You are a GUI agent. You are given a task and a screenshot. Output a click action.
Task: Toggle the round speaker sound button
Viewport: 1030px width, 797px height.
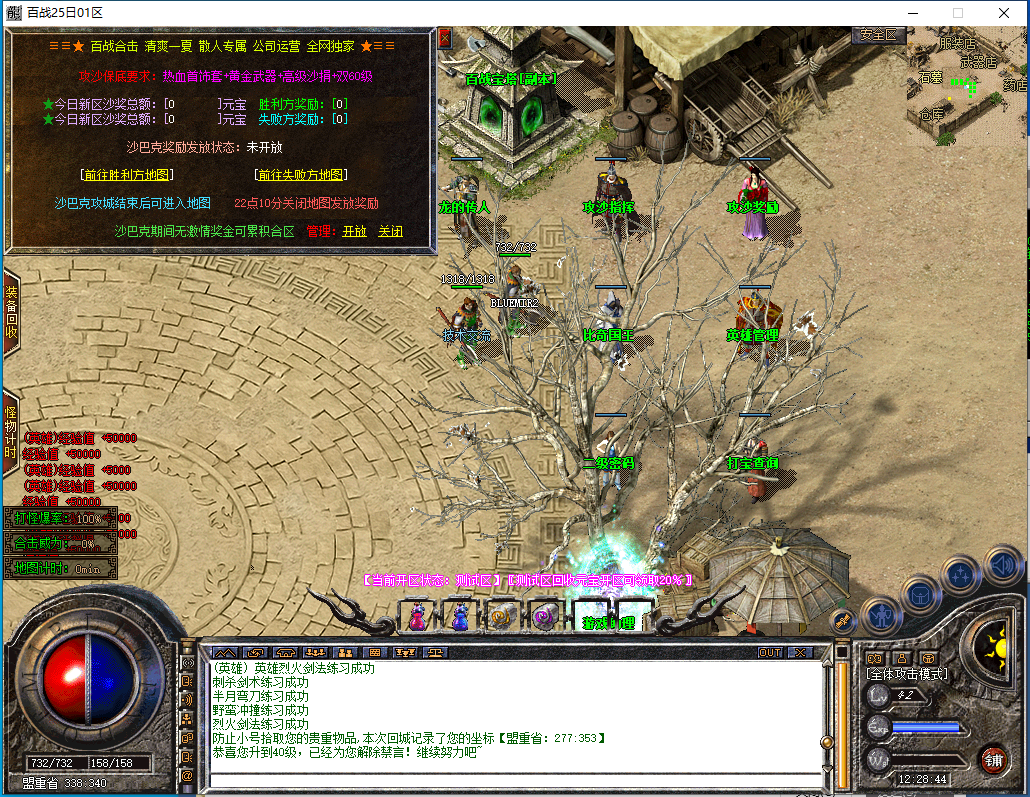1003,566
